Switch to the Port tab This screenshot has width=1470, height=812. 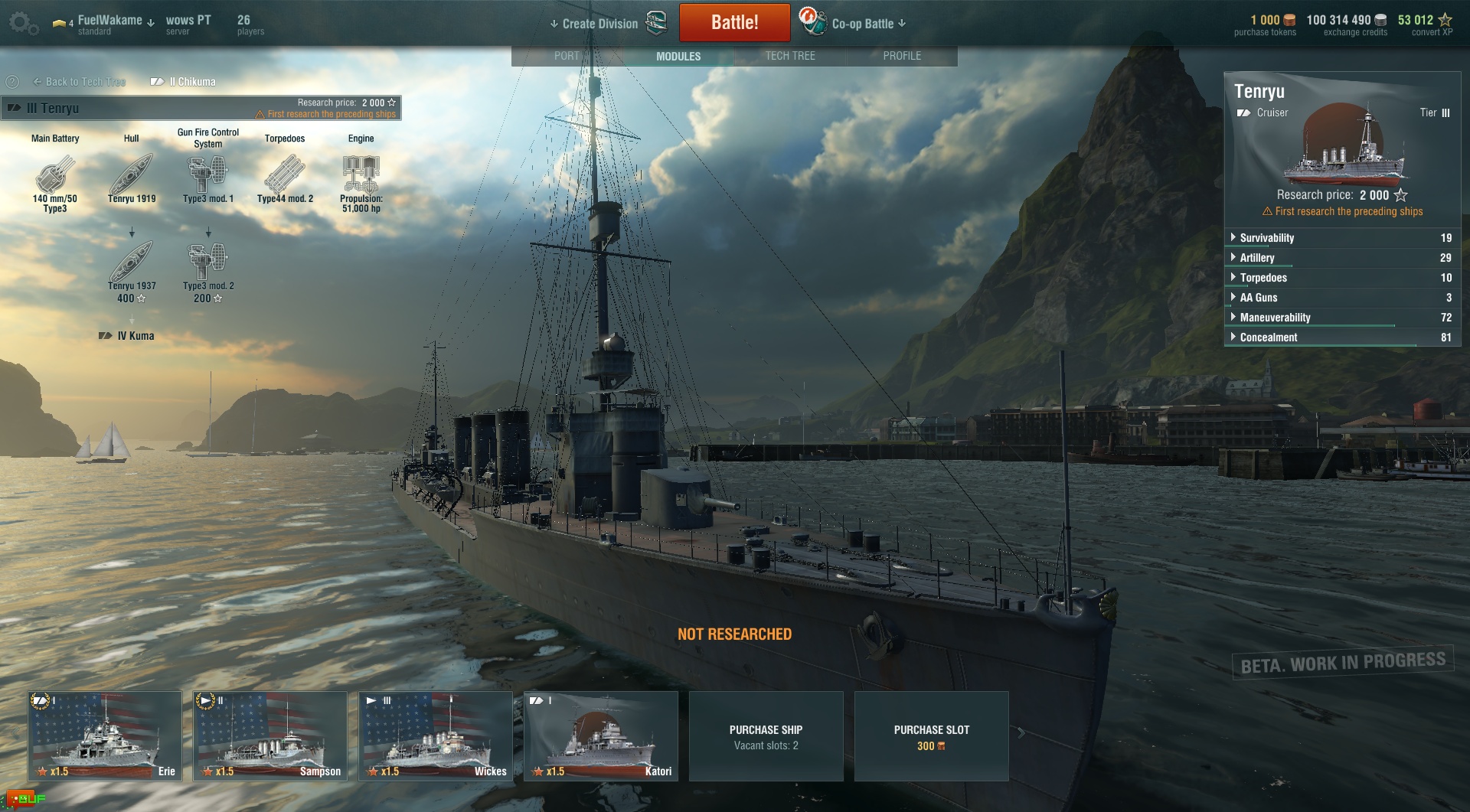567,56
